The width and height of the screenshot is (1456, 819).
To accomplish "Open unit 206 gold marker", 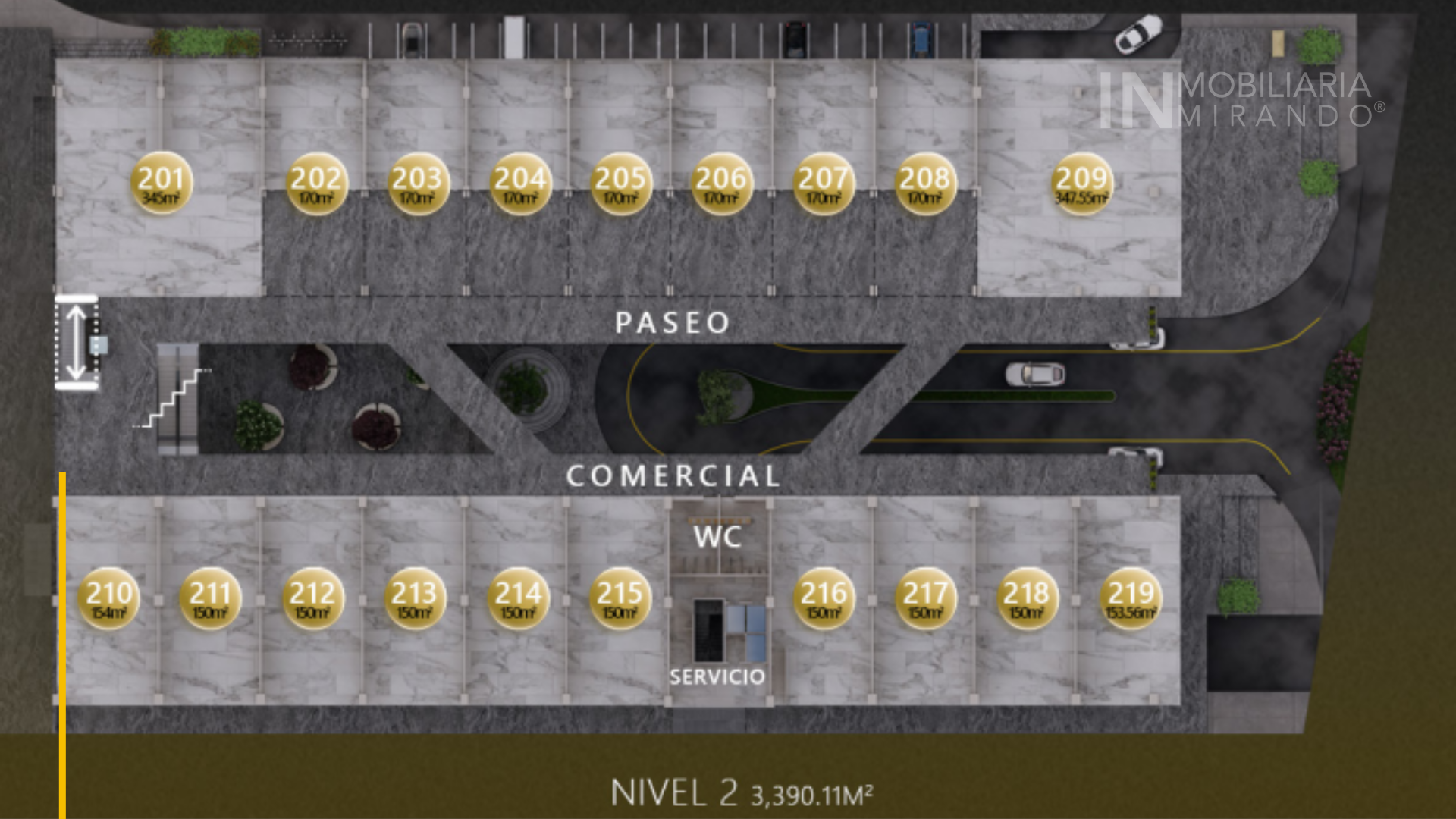I will click(x=722, y=184).
